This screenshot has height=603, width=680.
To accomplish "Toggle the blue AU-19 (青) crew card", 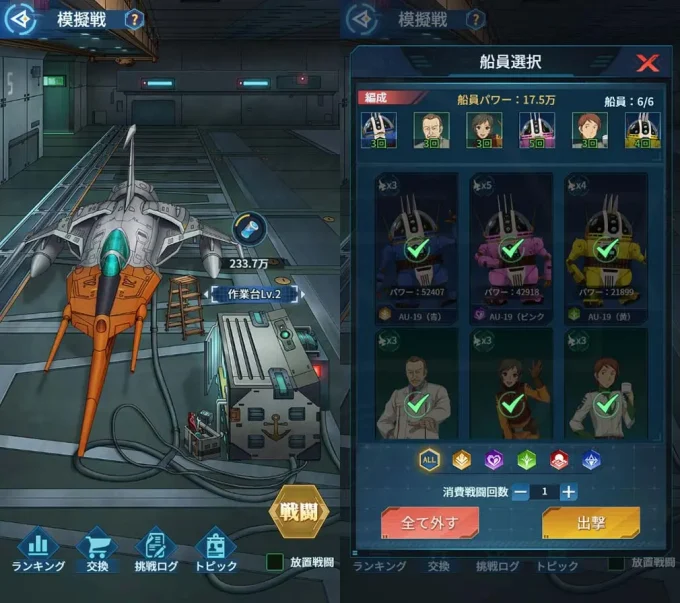I will pyautogui.click(x=415, y=247).
